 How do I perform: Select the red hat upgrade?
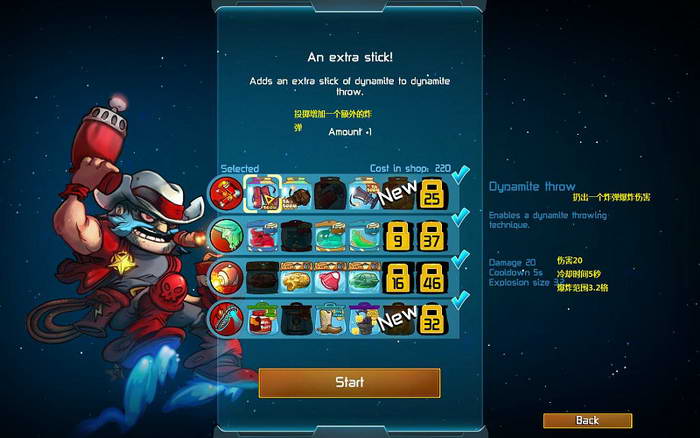coord(261,236)
